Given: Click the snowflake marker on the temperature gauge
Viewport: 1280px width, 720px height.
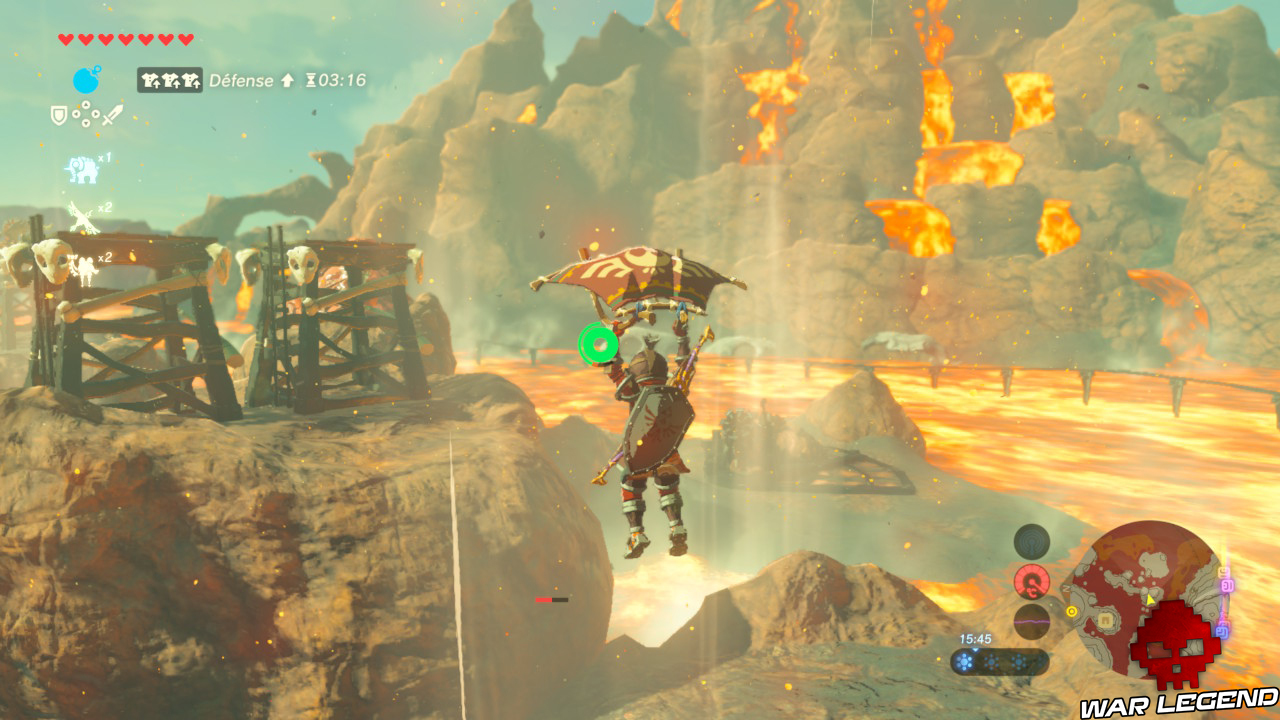Looking at the screenshot, I should 963,660.
